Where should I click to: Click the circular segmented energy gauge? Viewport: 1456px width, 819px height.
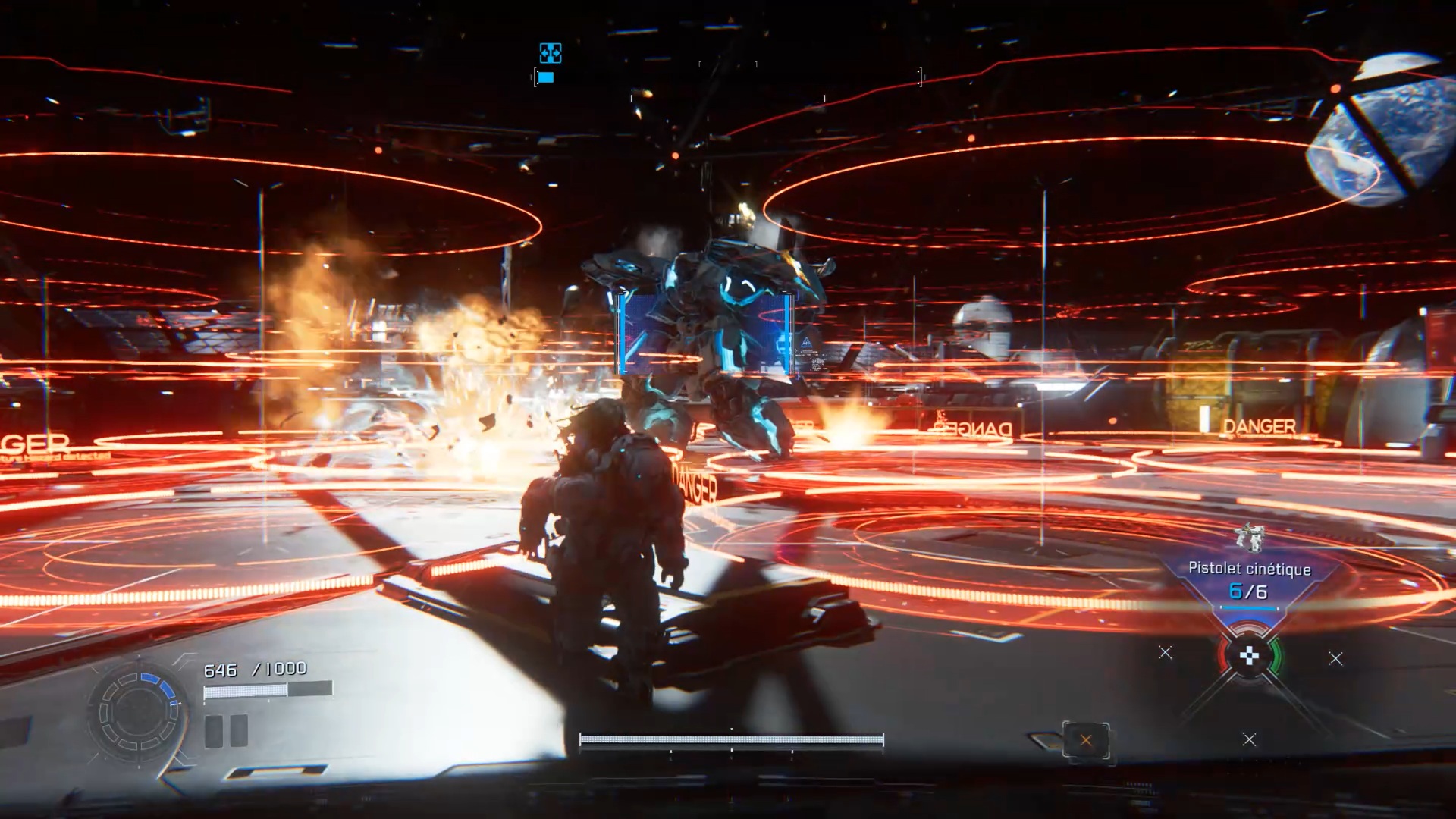click(138, 712)
